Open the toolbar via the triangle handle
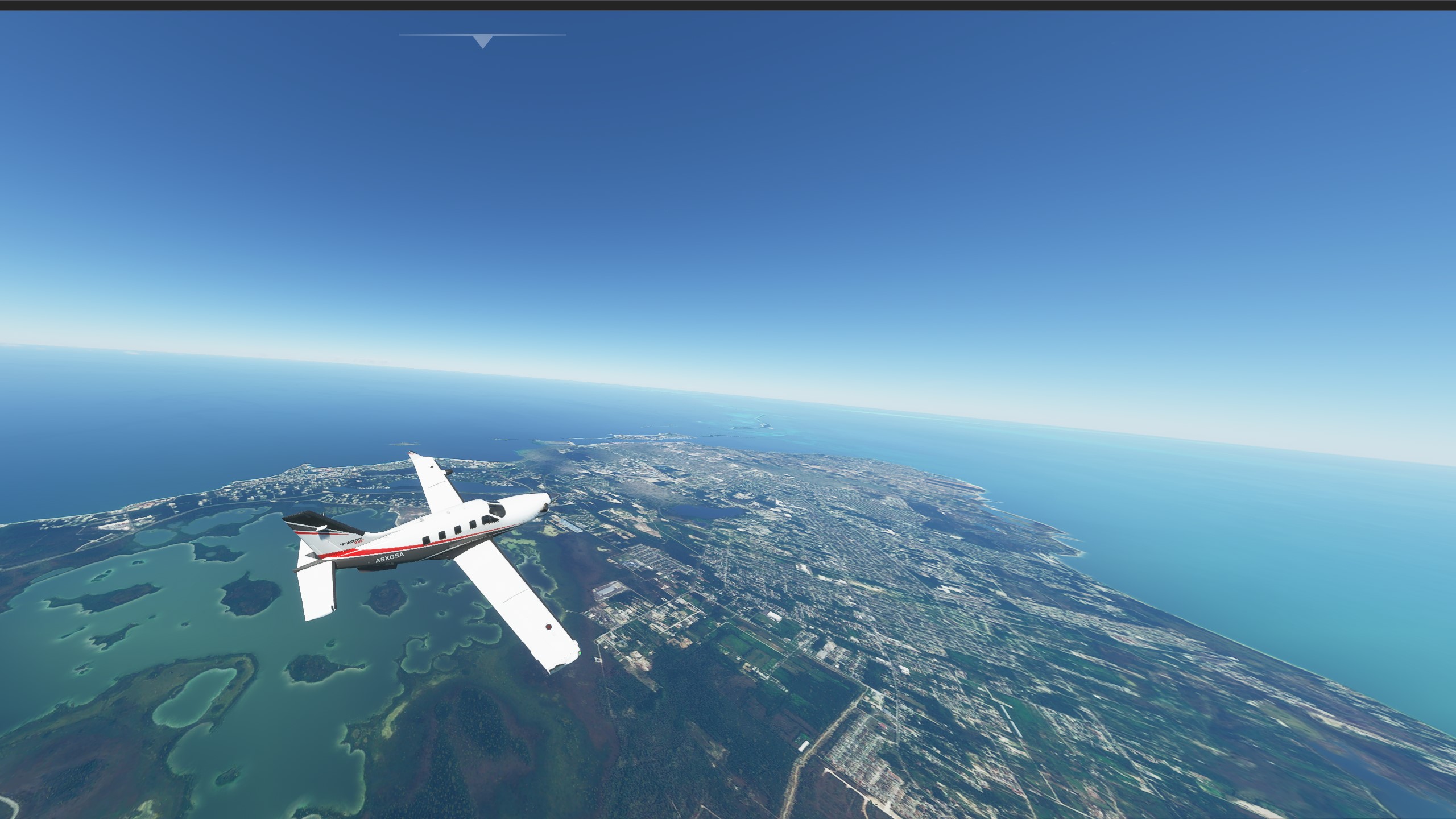 click(x=483, y=41)
